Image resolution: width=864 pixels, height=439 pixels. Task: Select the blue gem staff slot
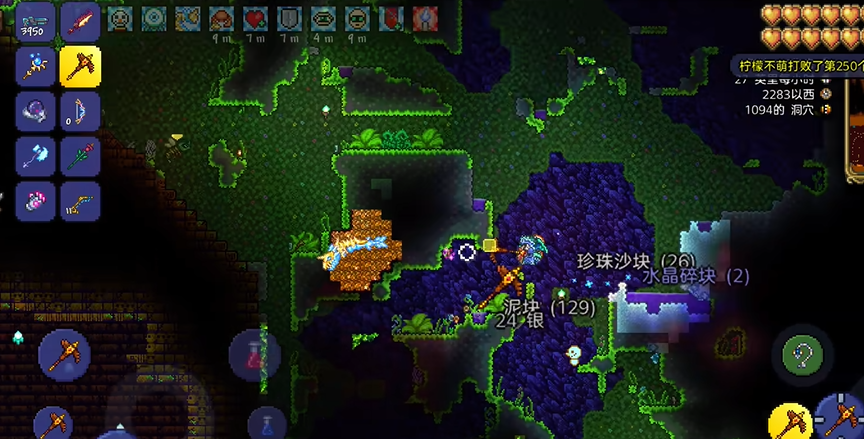pos(36,66)
